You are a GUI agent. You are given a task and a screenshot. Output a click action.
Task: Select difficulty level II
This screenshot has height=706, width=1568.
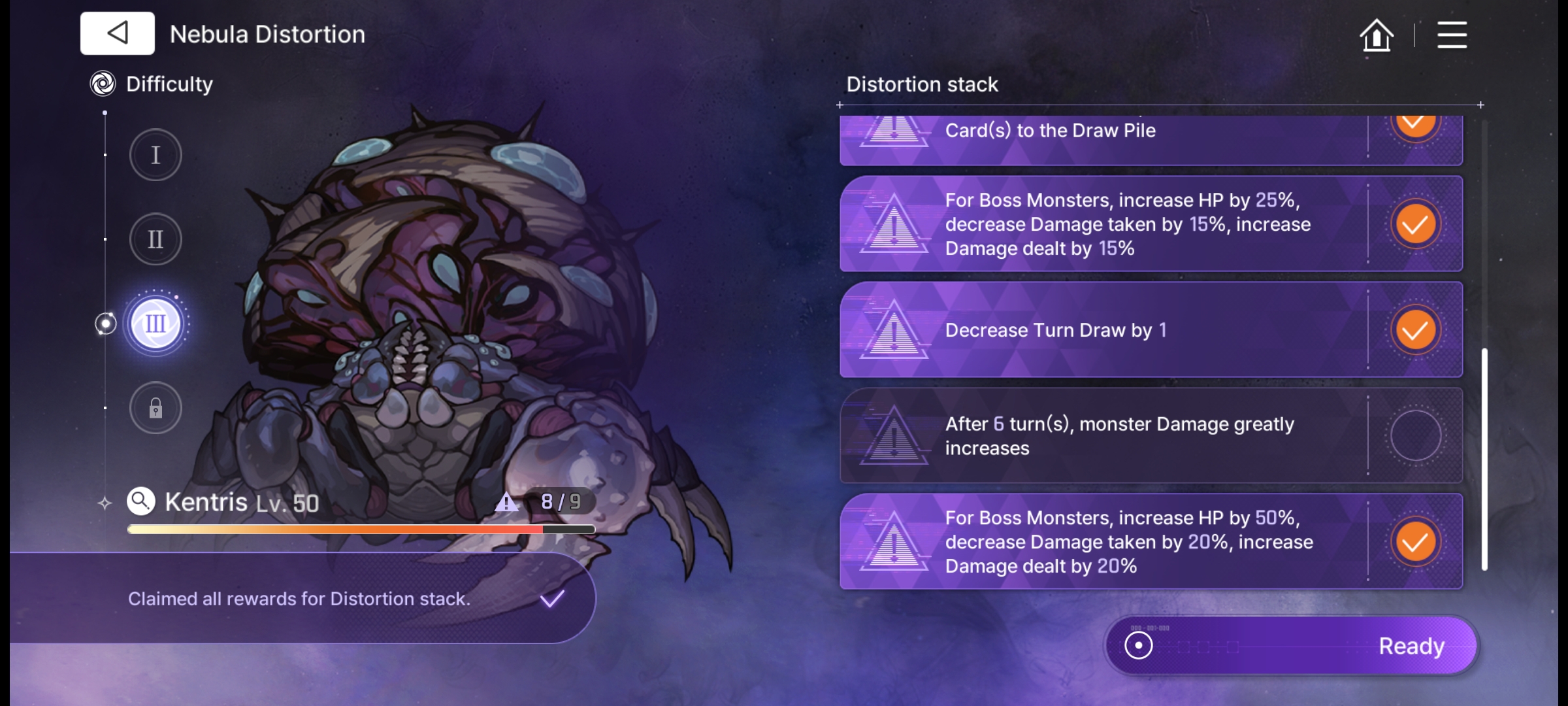coord(155,239)
